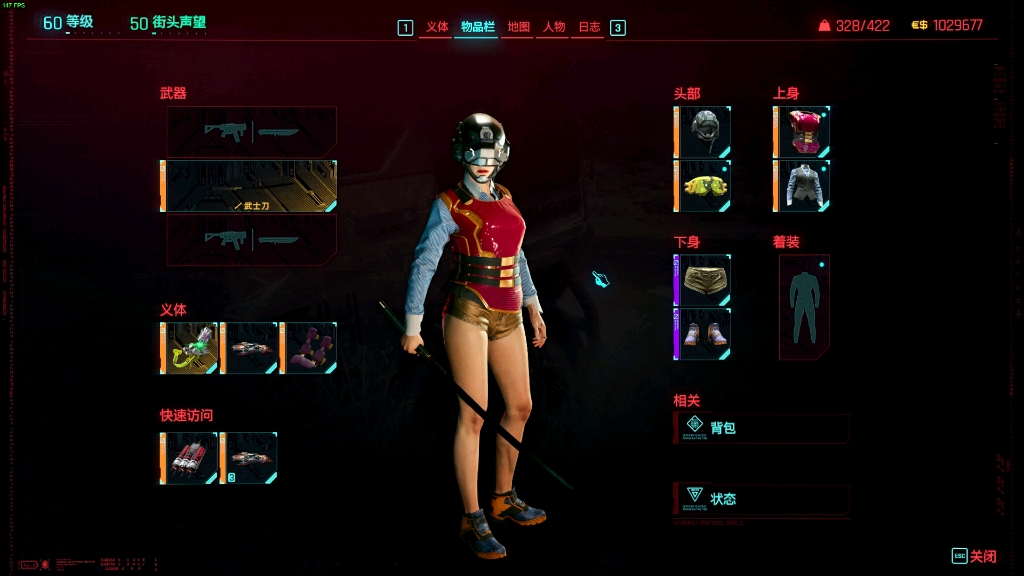Open the 日志 journal tab

[589, 27]
